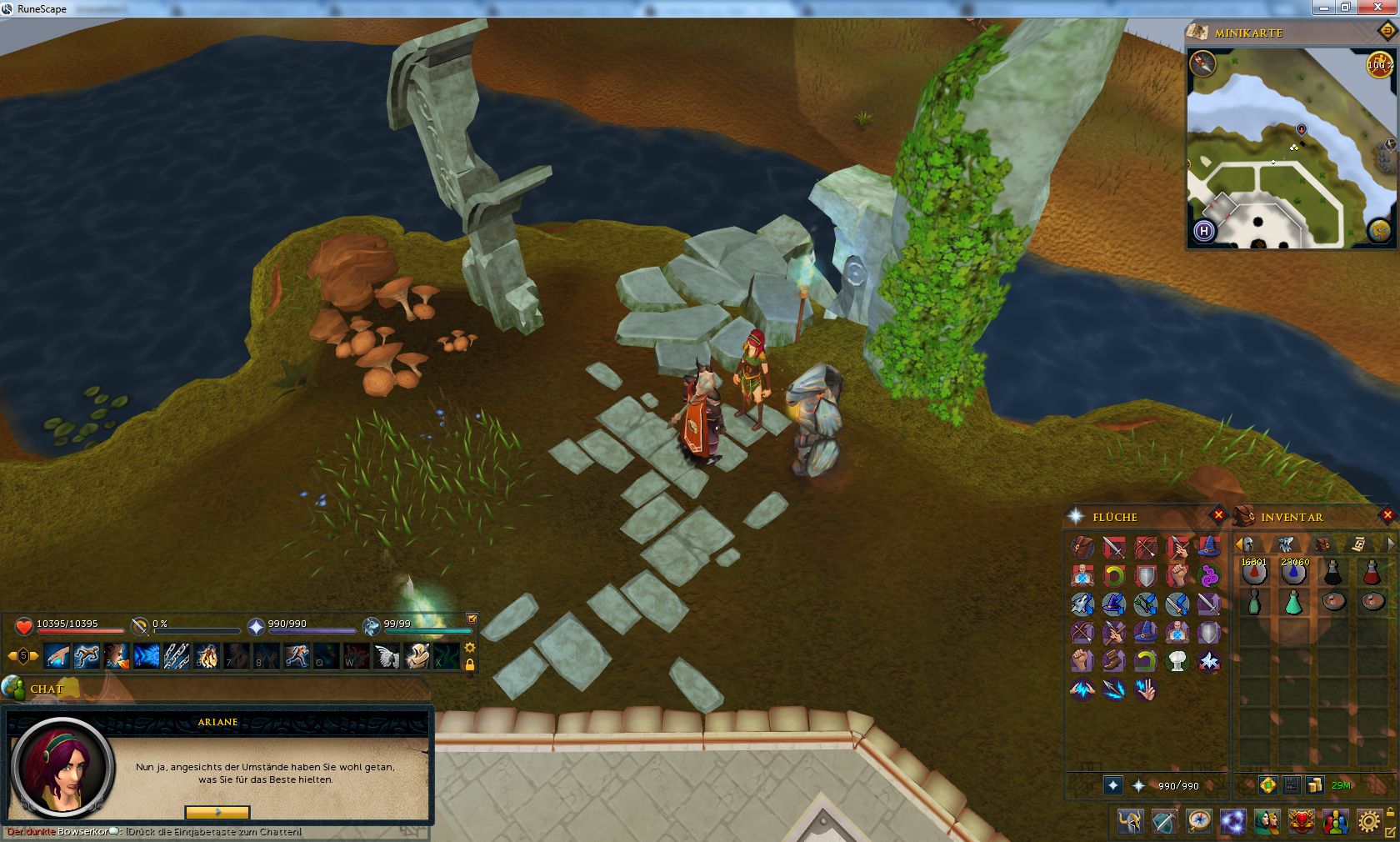Open the world map globe icon

(x=1379, y=231)
